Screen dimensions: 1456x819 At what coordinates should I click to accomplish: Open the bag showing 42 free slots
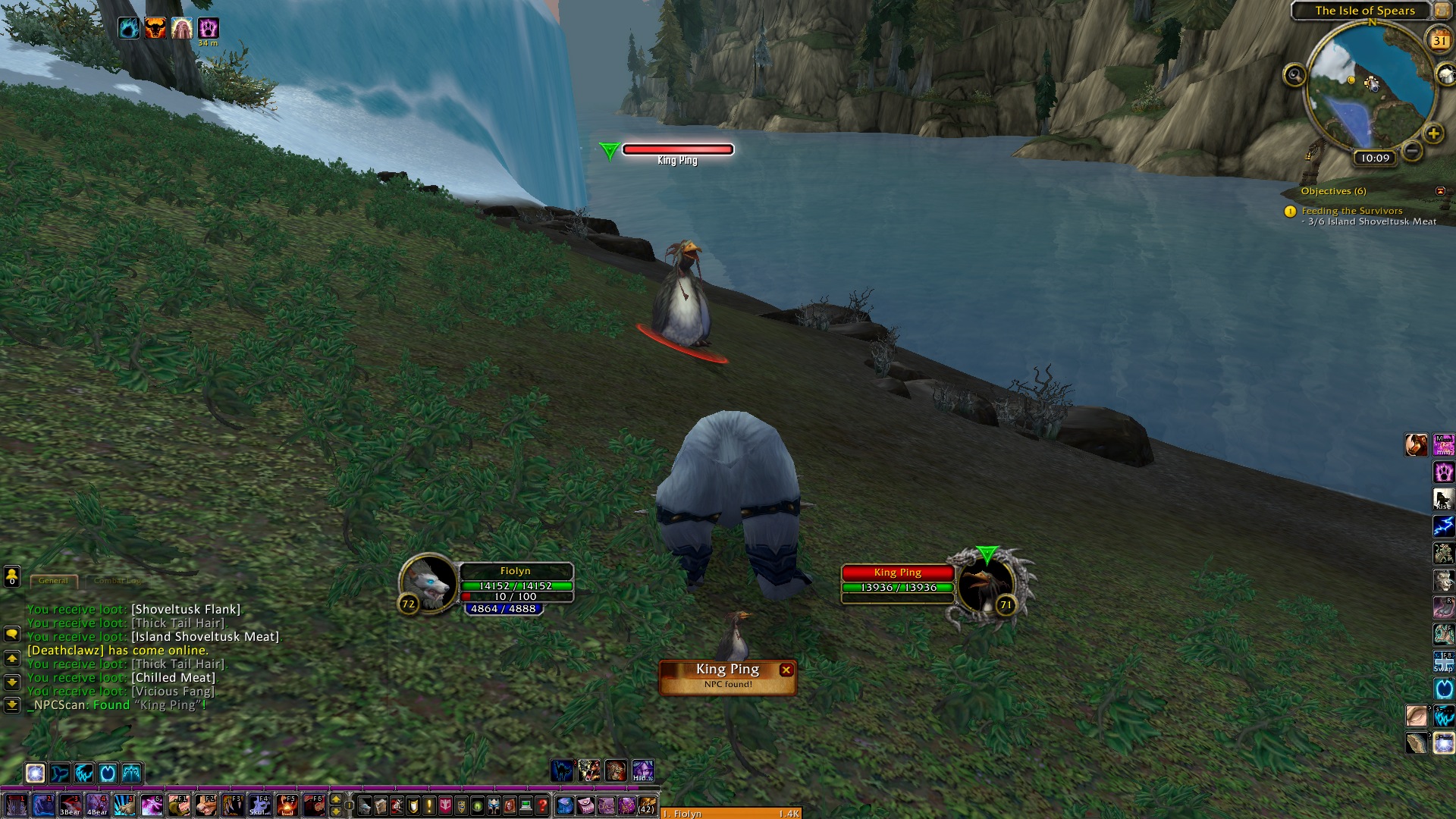[x=646, y=805]
